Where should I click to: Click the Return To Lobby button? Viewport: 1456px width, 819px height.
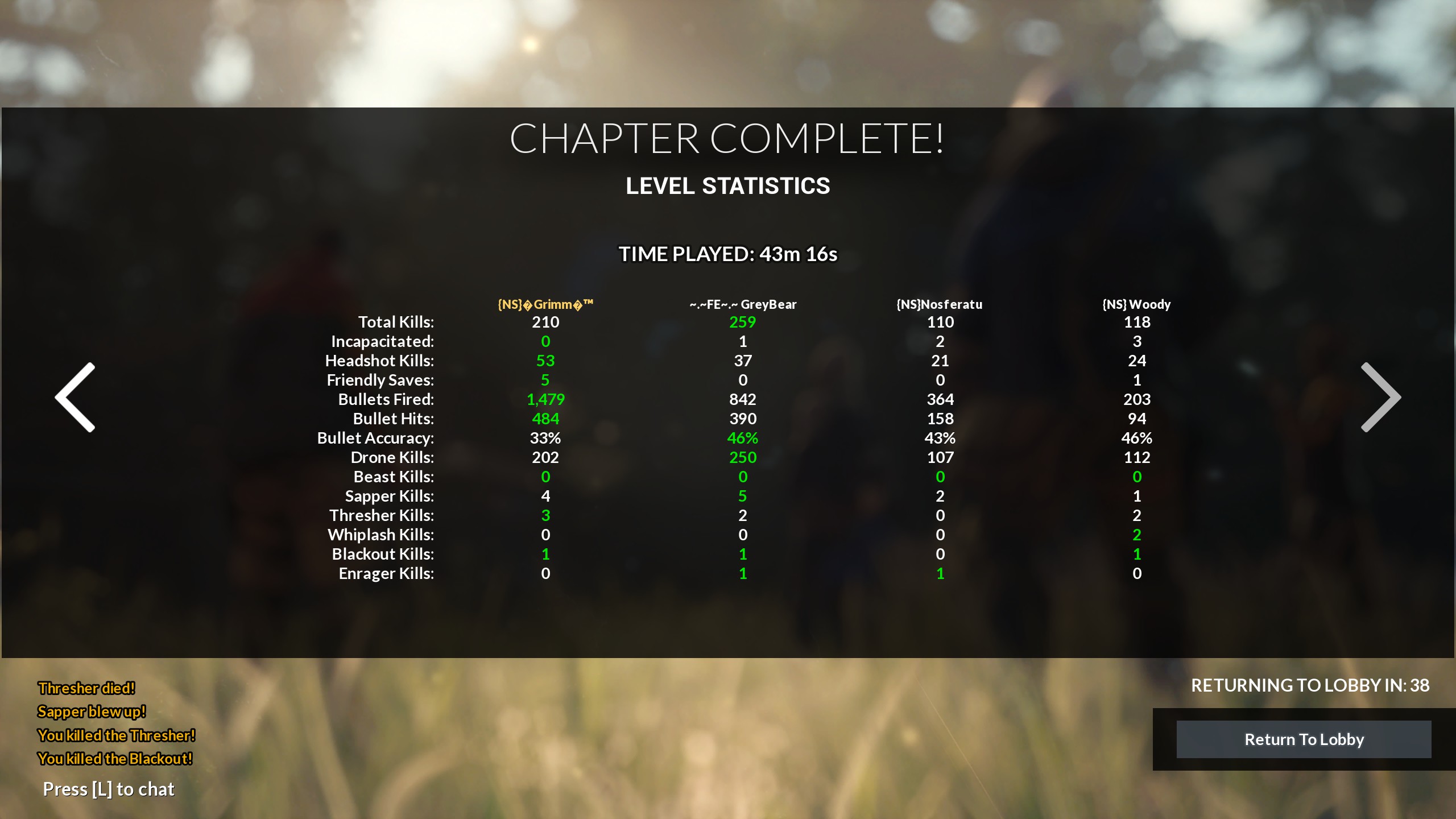[1304, 739]
